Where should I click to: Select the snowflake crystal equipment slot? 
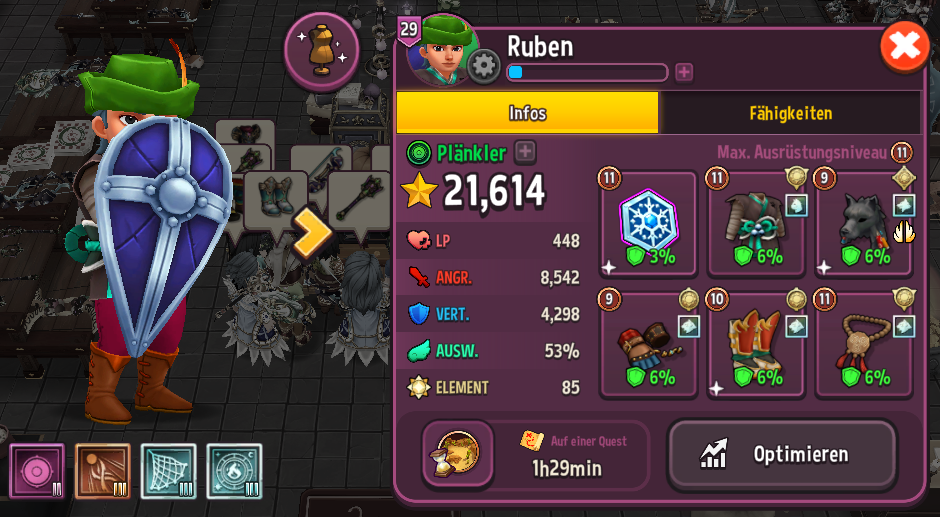click(648, 223)
